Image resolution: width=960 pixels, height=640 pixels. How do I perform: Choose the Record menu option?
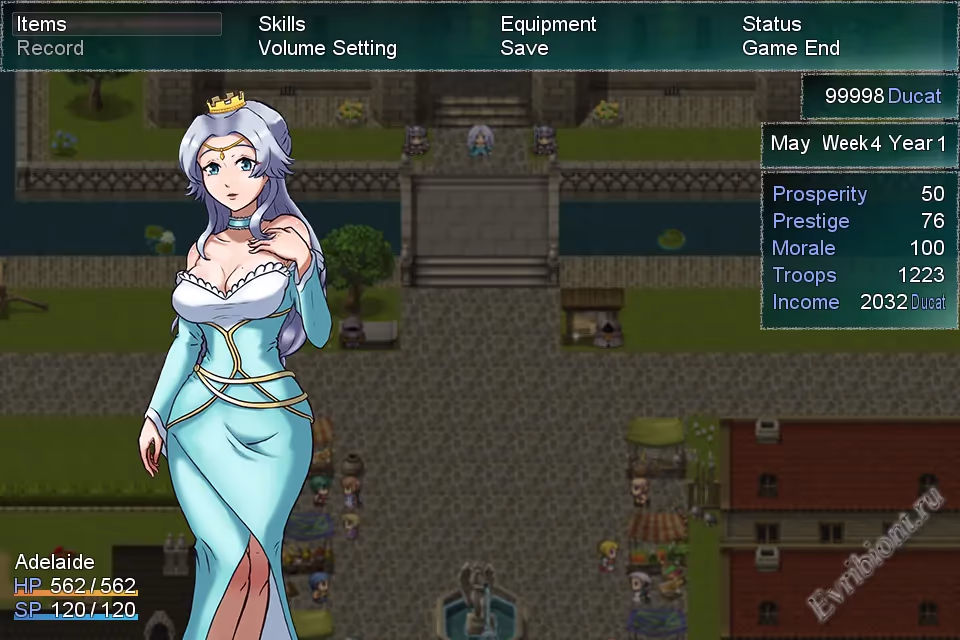[x=50, y=48]
